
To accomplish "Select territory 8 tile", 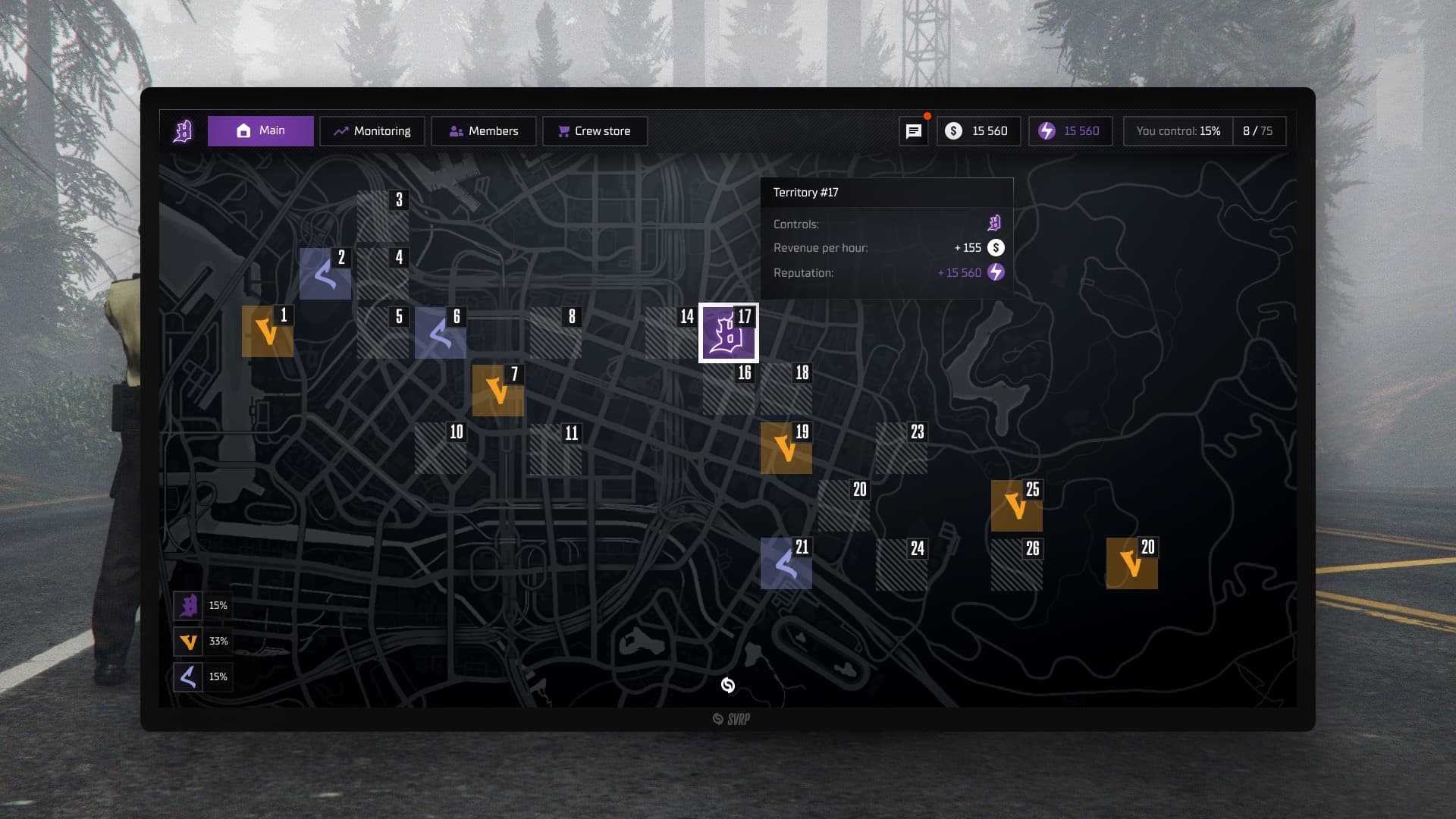I will tap(555, 333).
